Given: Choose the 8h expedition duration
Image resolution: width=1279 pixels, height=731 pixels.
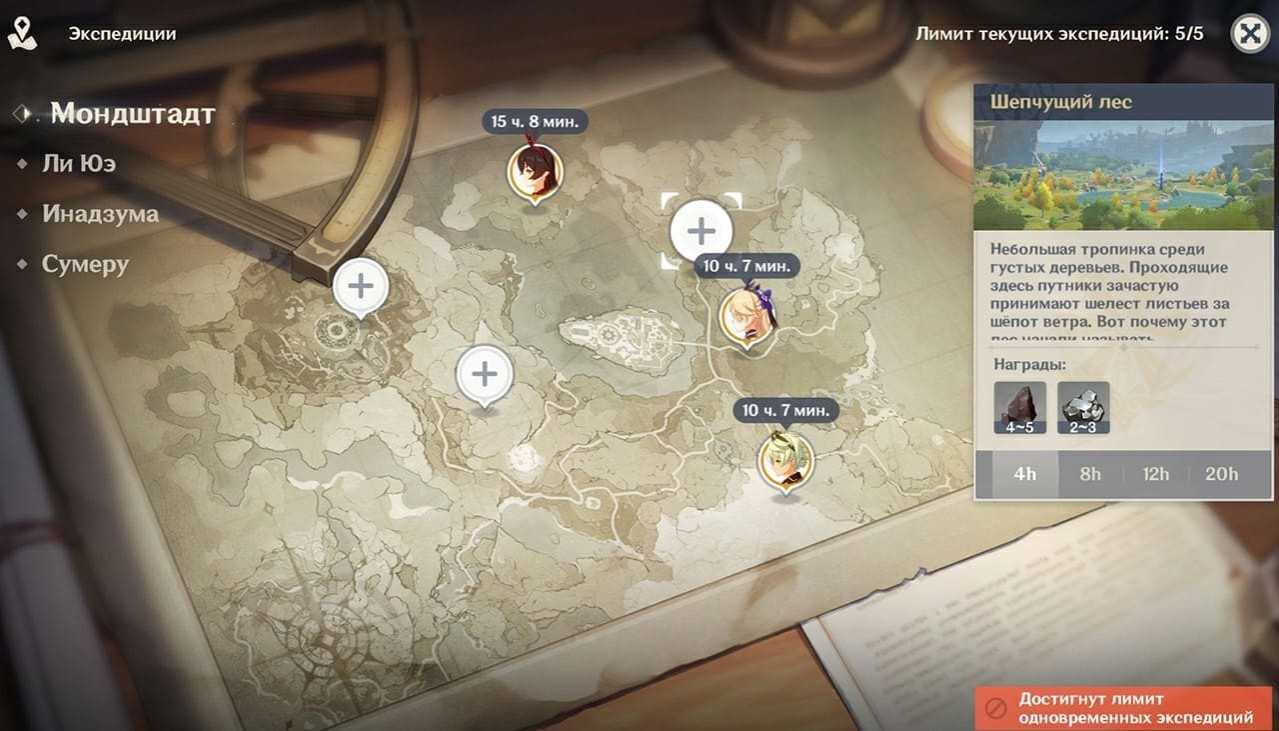Looking at the screenshot, I should click(x=1090, y=474).
